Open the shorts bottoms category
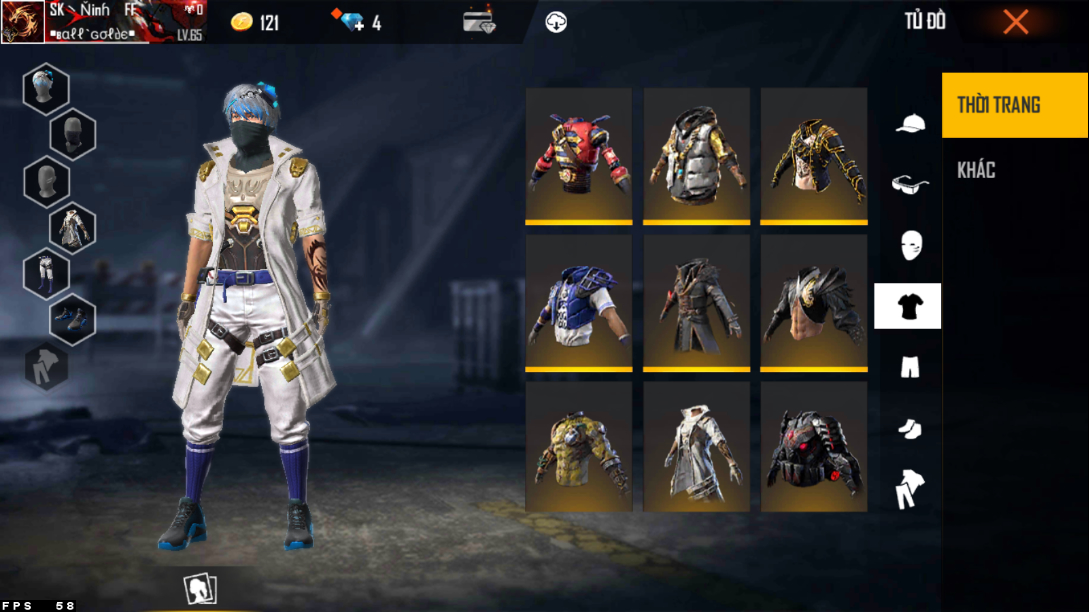This screenshot has height=612, width=1089. [x=909, y=367]
